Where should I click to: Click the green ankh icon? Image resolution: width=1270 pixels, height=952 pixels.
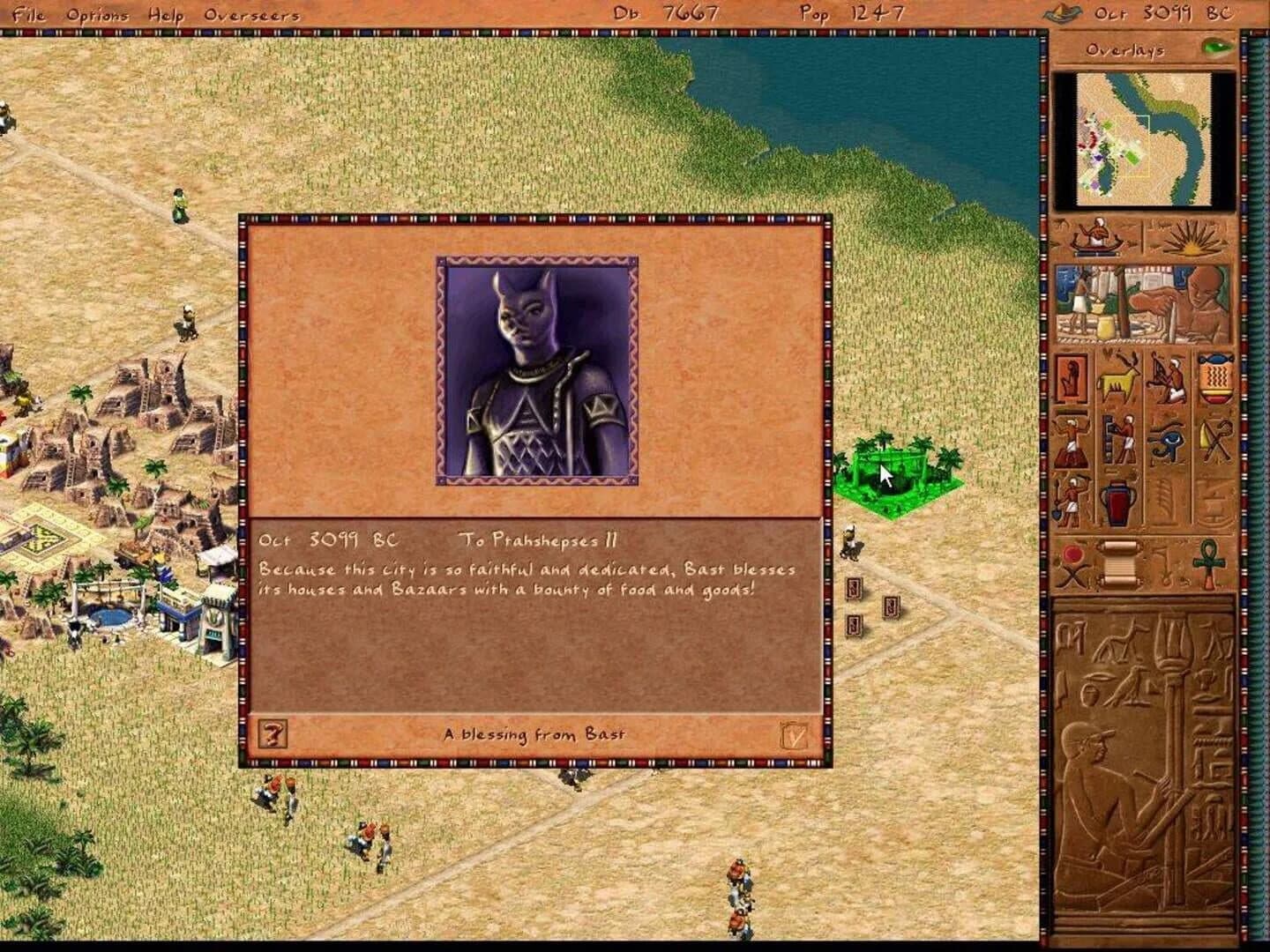click(1207, 563)
